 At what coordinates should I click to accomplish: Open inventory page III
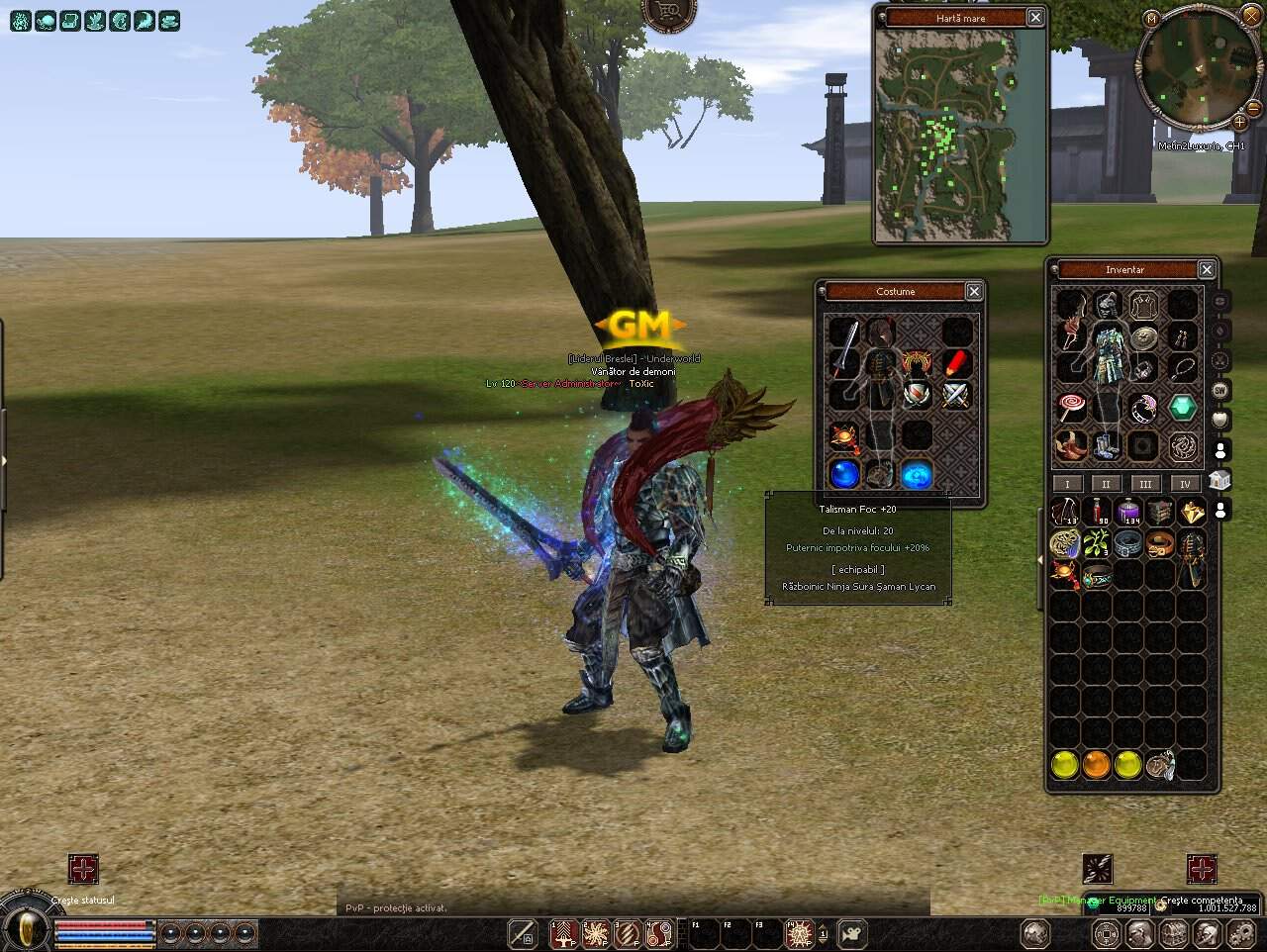(1145, 484)
